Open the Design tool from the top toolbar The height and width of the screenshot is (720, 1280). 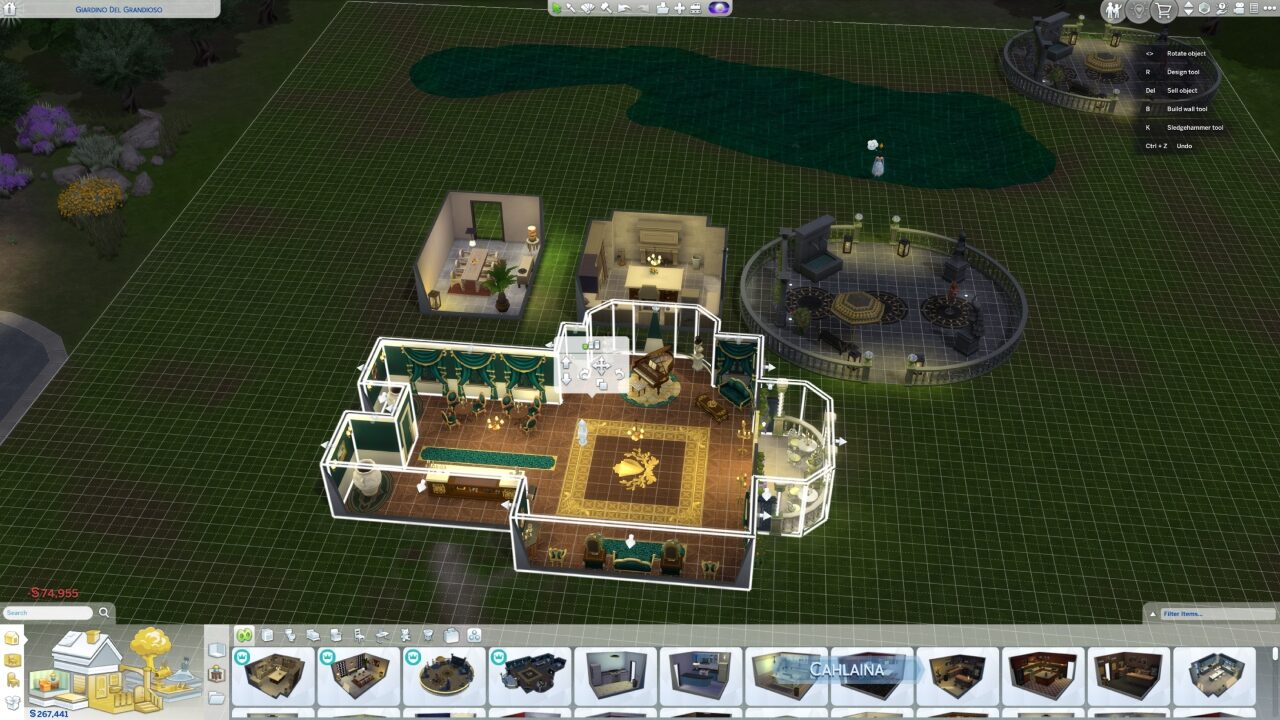[589, 8]
